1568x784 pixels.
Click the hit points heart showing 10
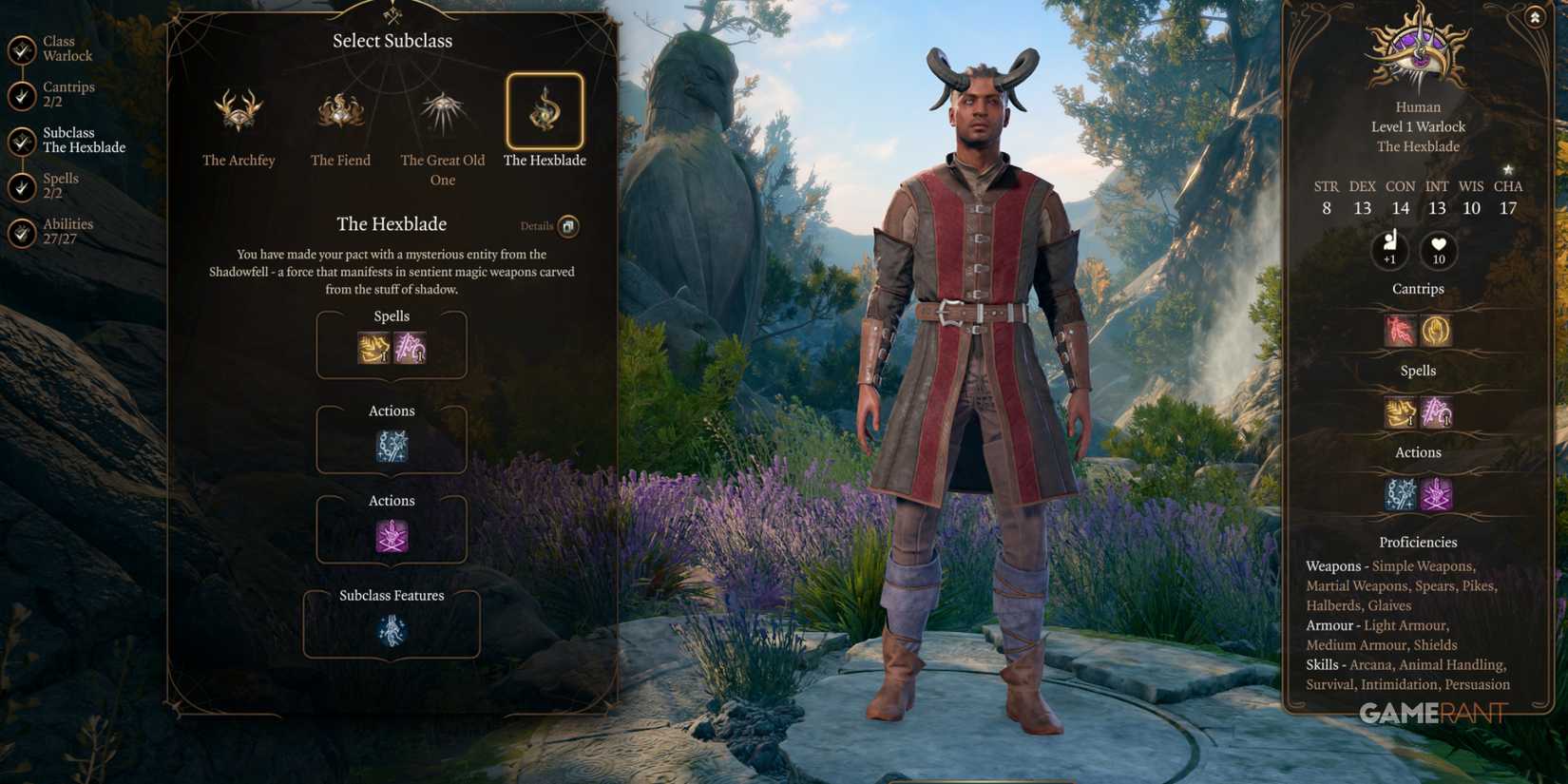tap(1438, 251)
